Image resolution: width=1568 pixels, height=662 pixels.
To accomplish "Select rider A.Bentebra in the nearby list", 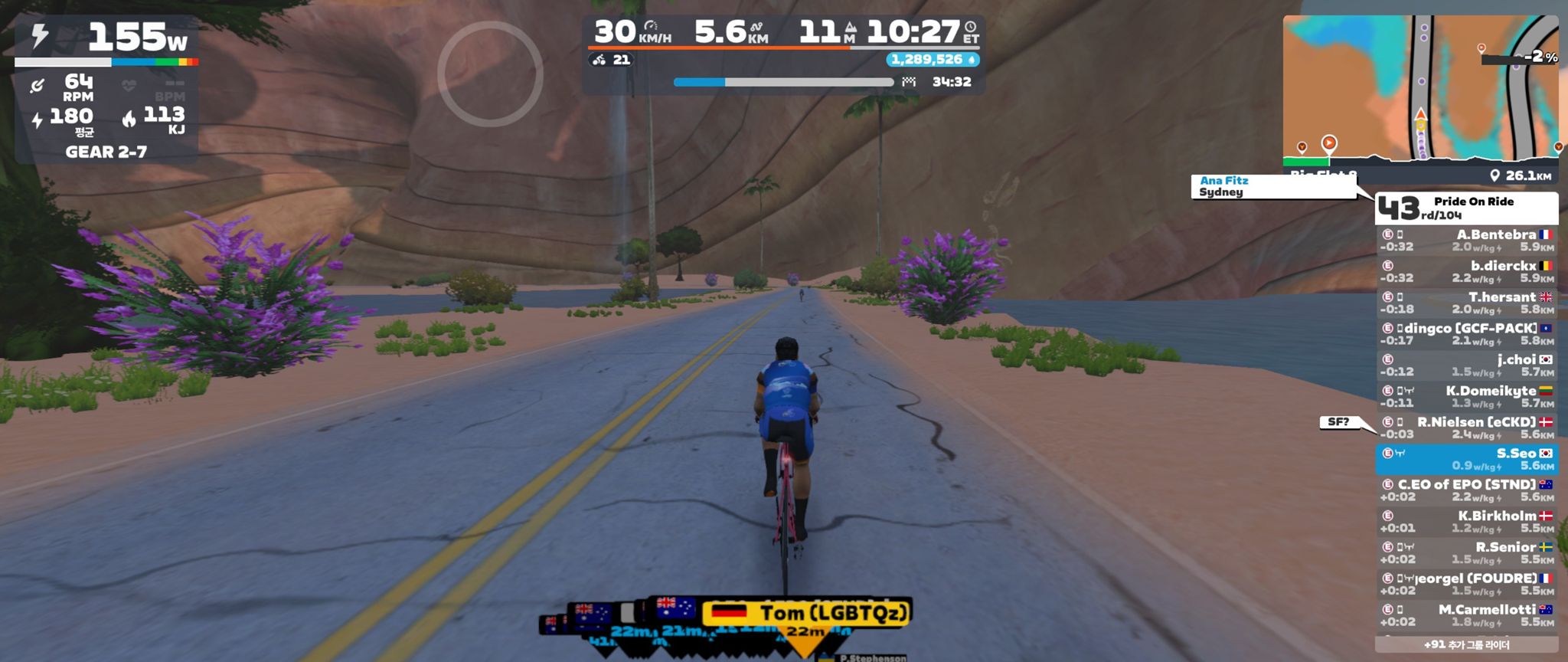I will pyautogui.click(x=1466, y=241).
